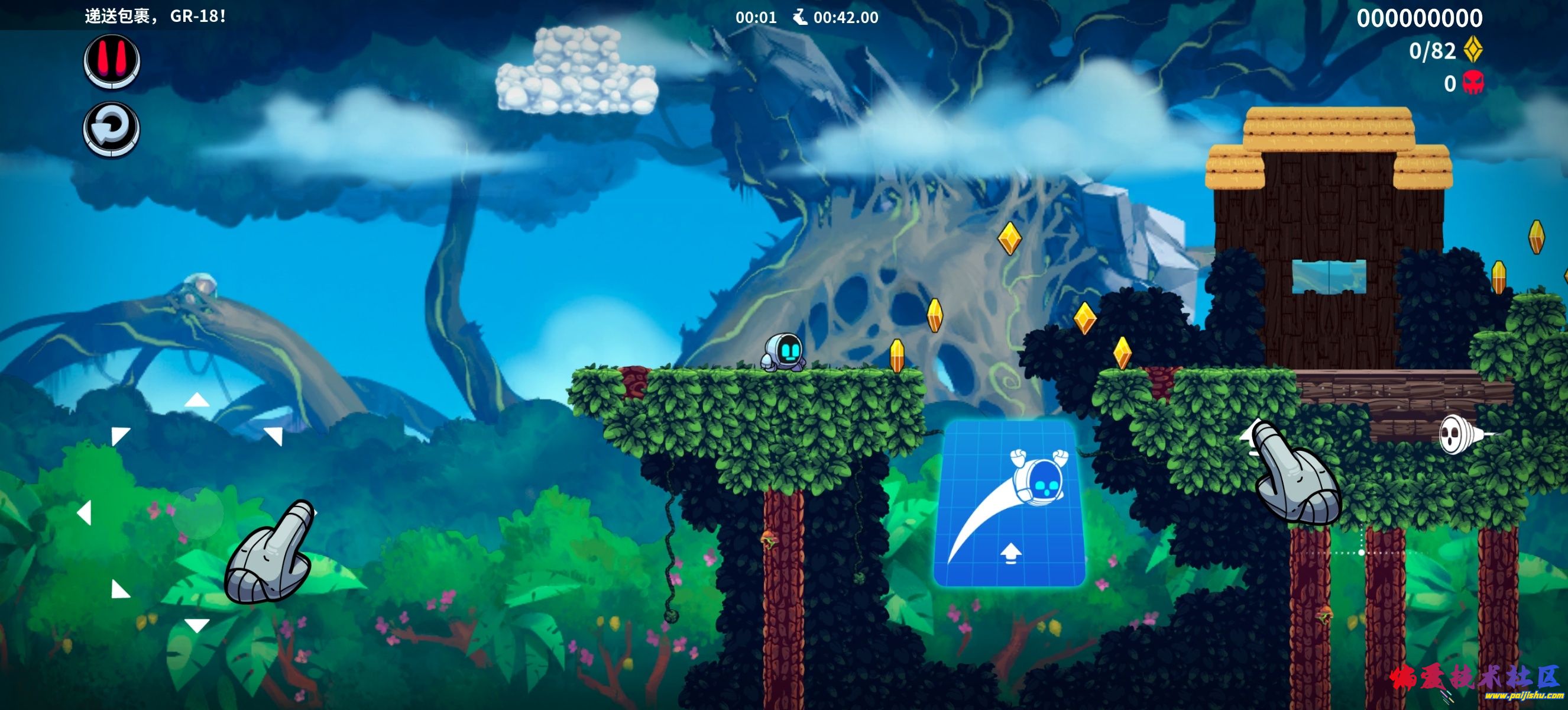Image resolution: width=1568 pixels, height=710 pixels.
Task: Restart the level using the circular arrow button
Action: point(112,129)
